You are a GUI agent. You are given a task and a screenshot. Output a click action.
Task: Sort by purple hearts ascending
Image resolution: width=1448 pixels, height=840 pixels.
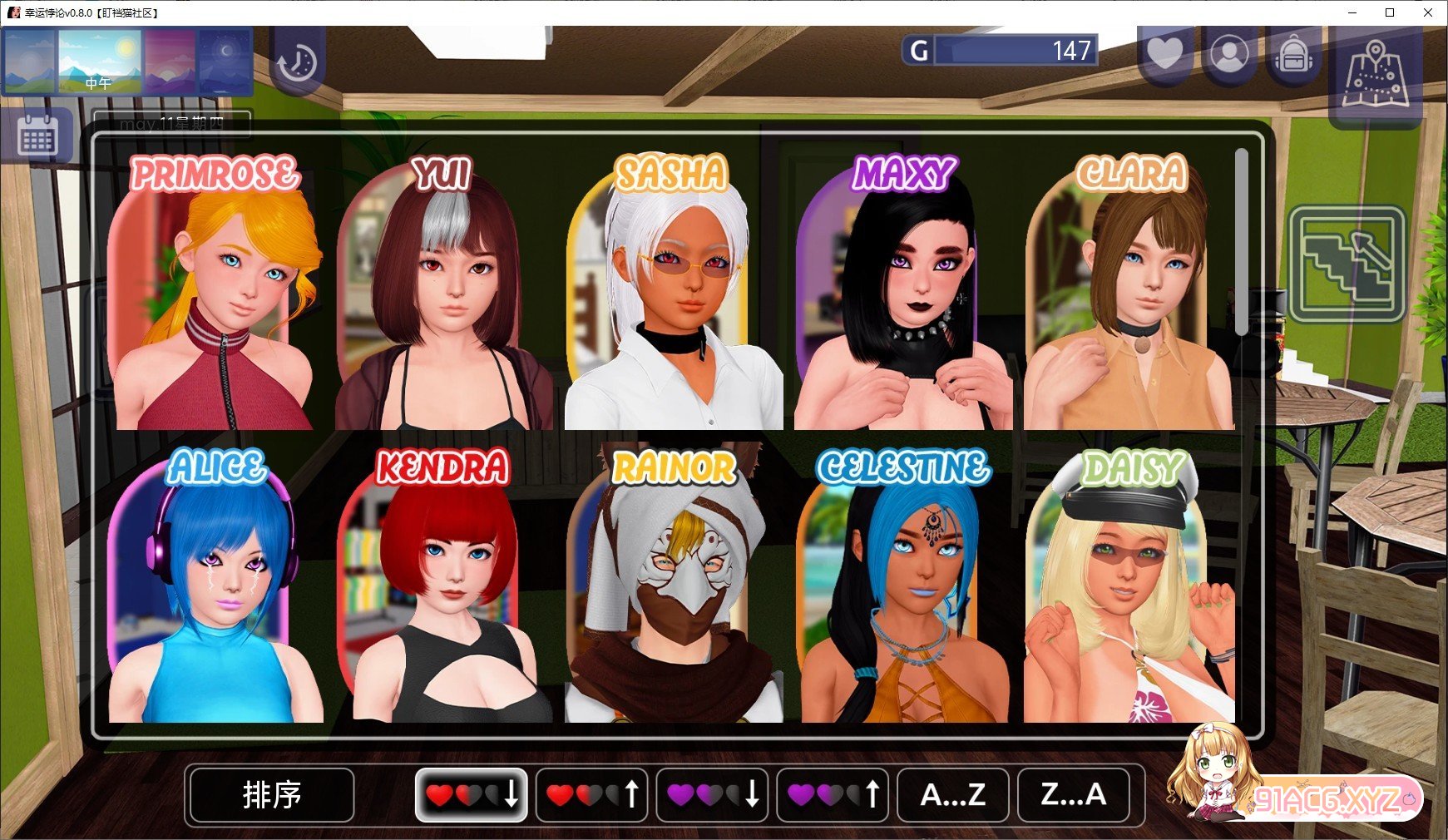[833, 795]
